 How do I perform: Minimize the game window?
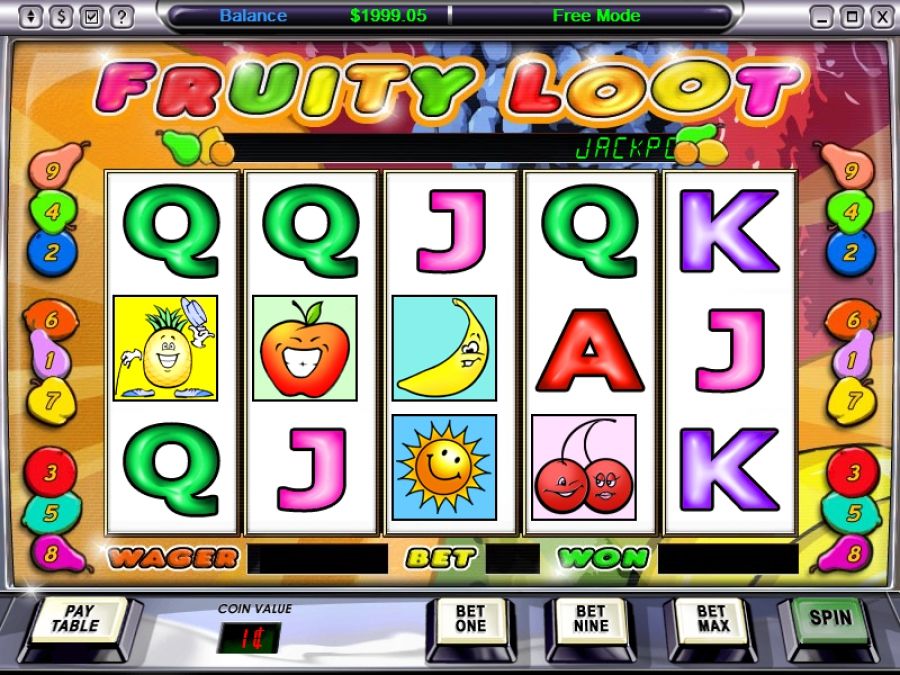tap(821, 16)
